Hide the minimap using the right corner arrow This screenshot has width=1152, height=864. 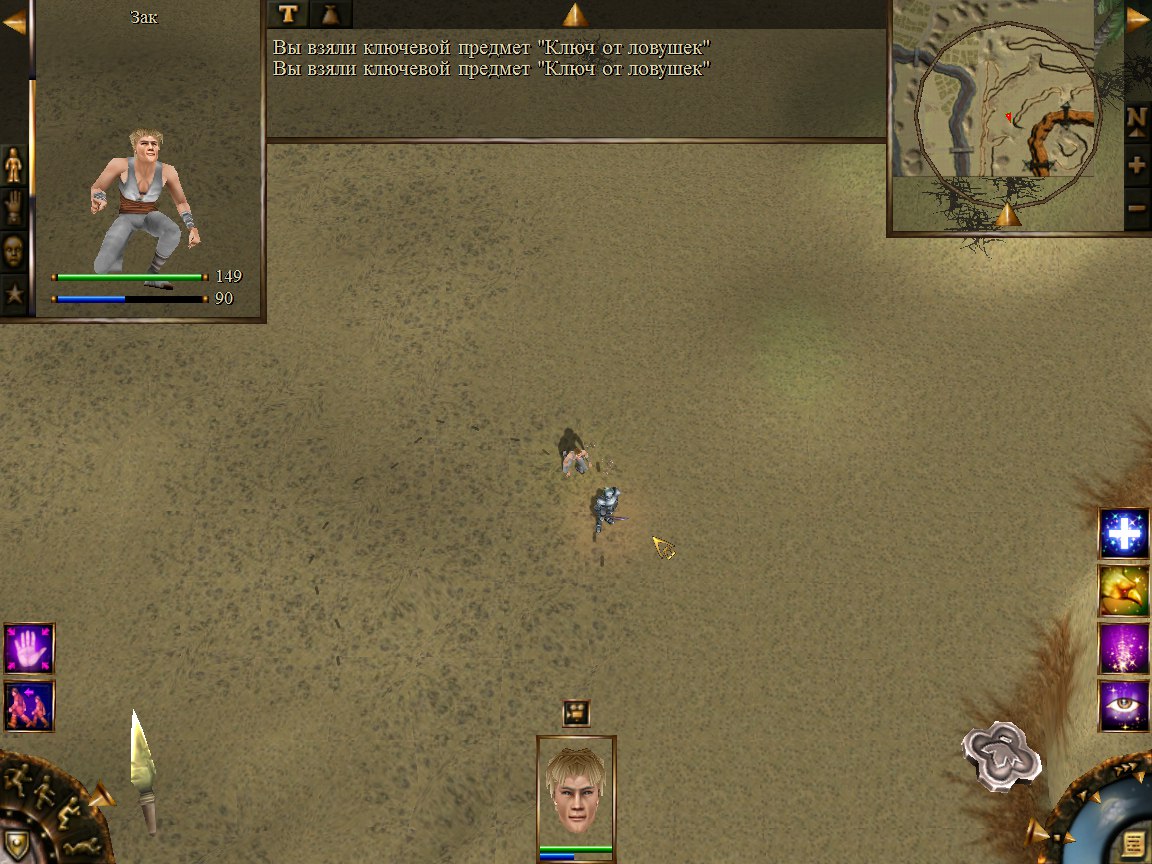(1137, 19)
